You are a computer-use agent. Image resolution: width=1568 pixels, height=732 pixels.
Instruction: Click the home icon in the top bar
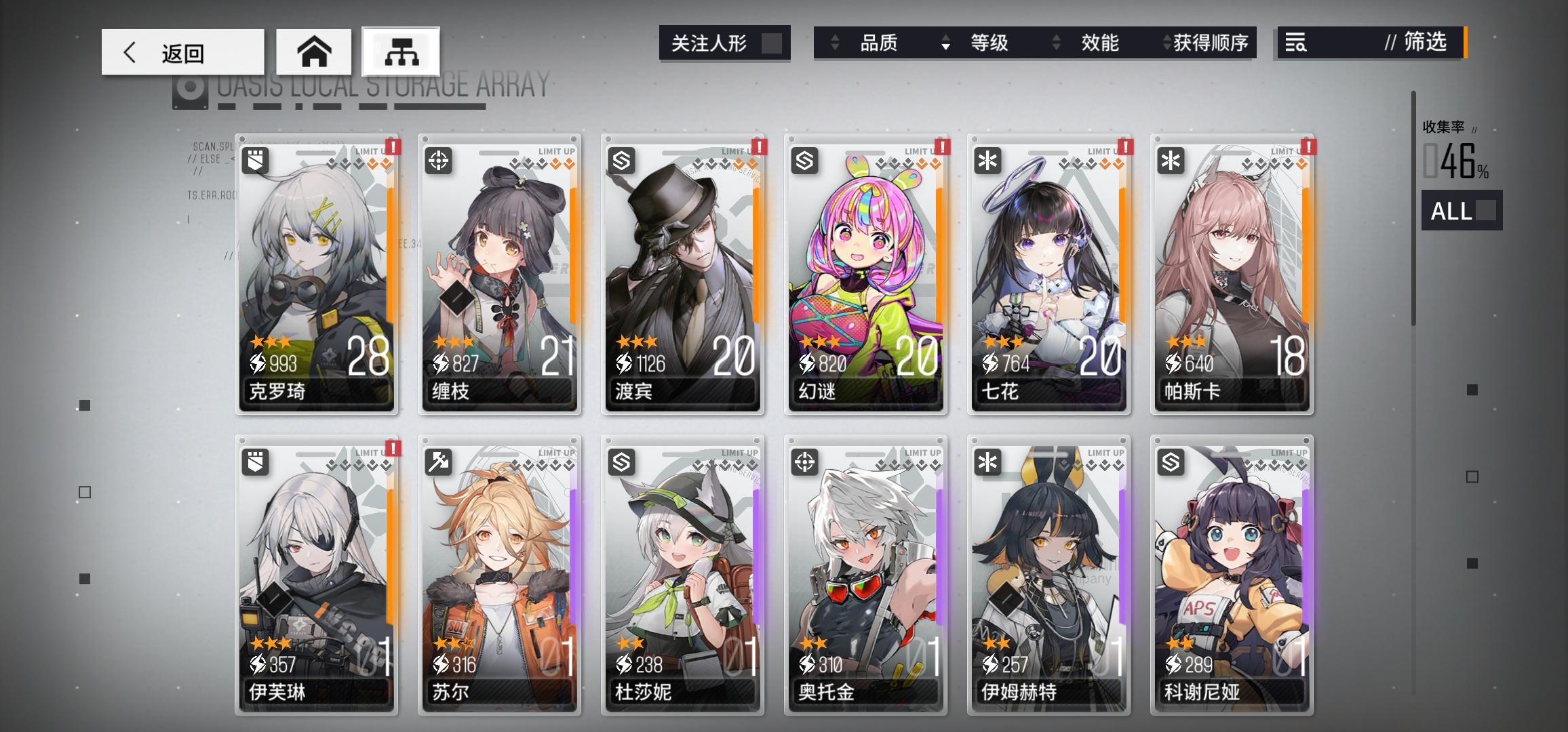[x=313, y=51]
